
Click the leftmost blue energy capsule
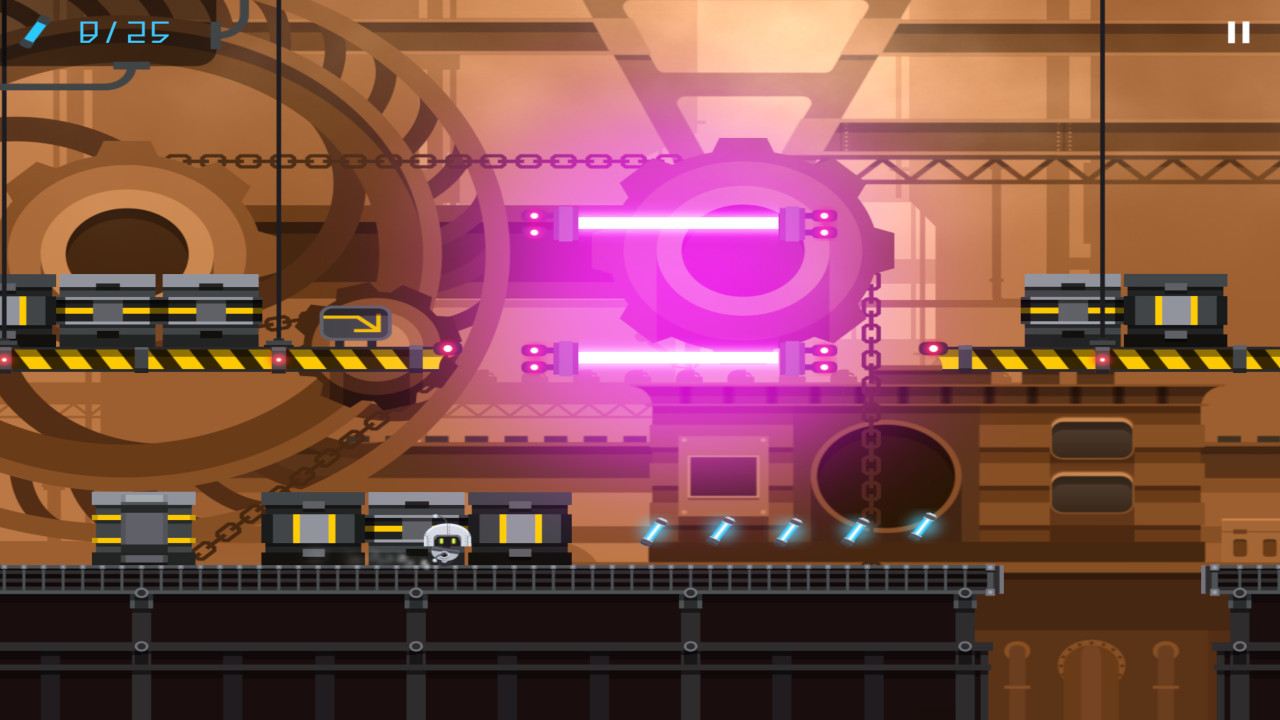pyautogui.click(x=653, y=530)
